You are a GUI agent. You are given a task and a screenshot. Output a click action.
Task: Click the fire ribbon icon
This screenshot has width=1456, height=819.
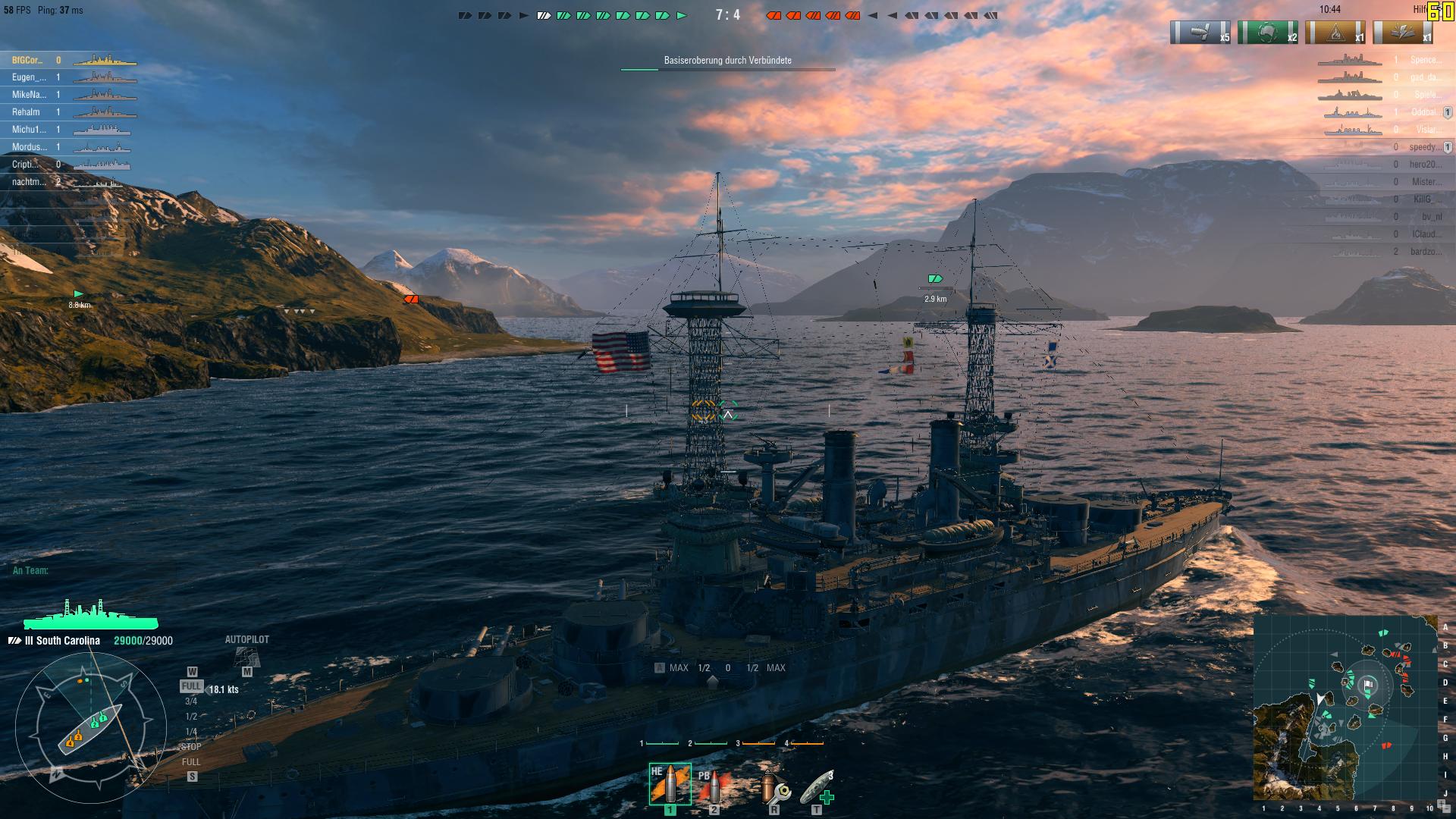tap(1335, 33)
